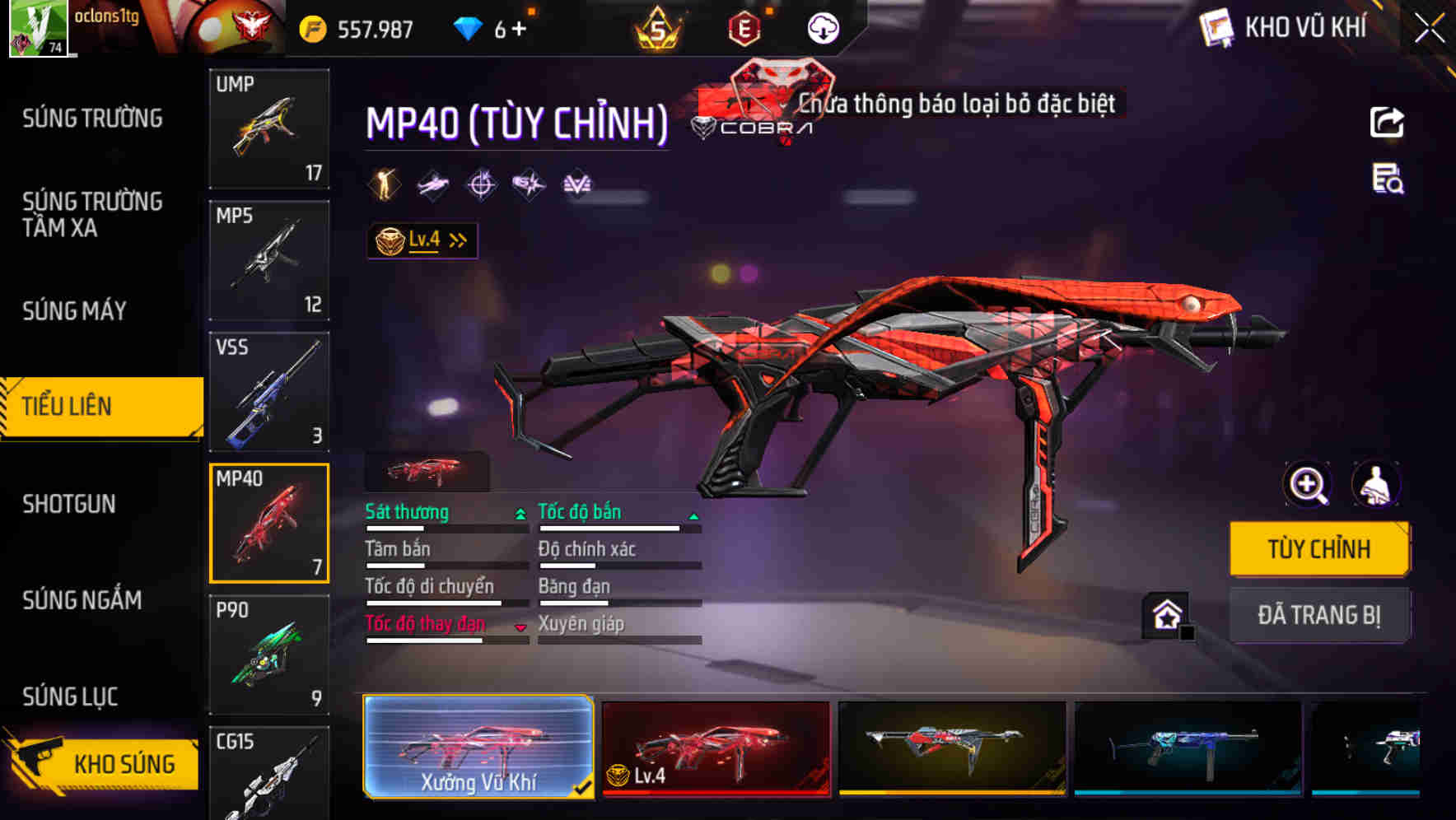Click the home favorite icon beside Đã Trang Bị

click(1164, 614)
